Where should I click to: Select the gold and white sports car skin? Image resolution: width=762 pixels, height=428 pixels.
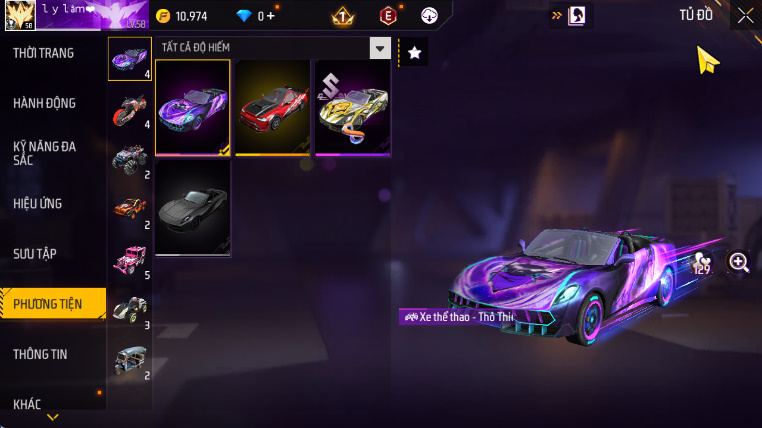[x=352, y=107]
